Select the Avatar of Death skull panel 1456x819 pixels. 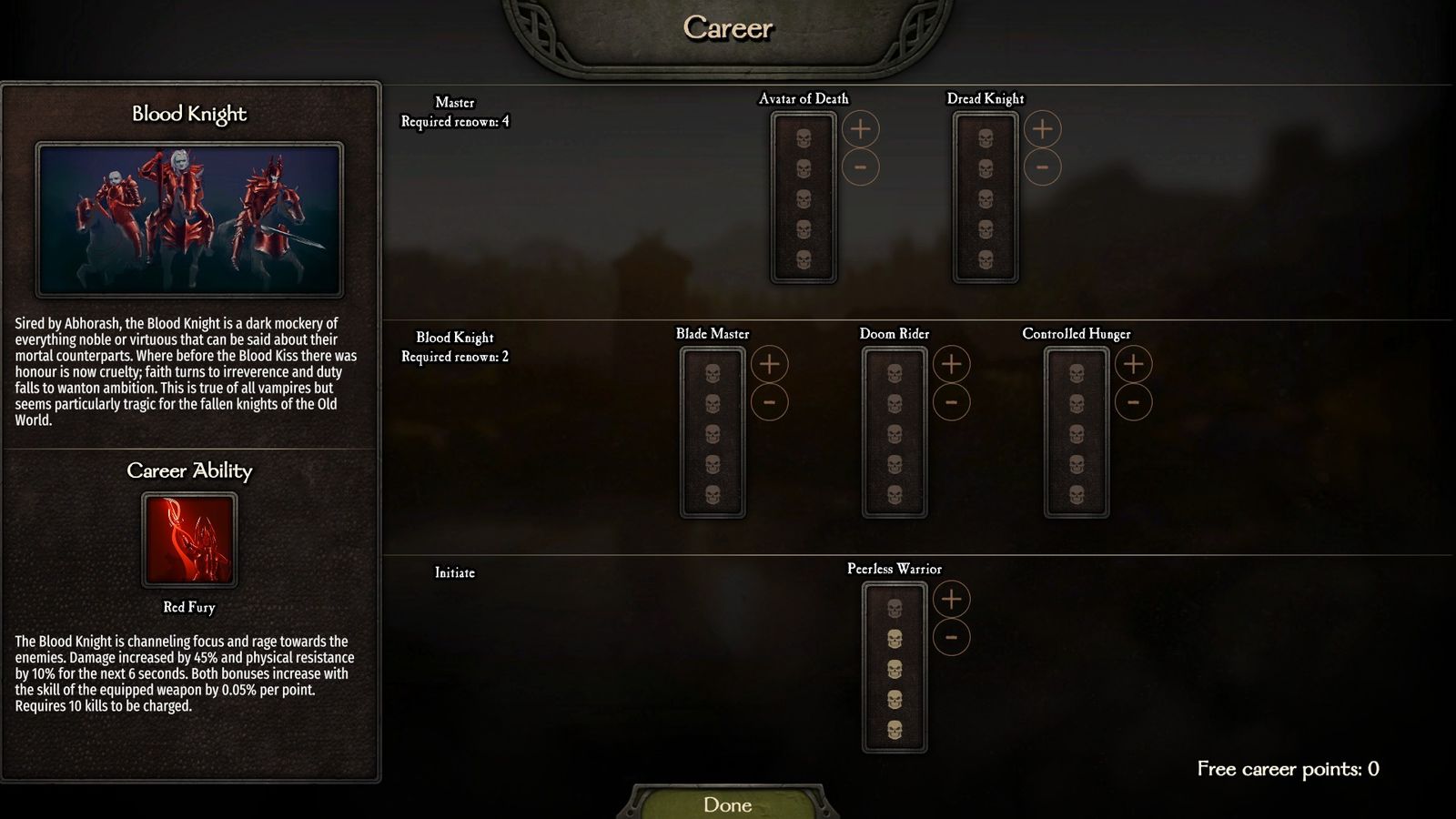tap(804, 197)
